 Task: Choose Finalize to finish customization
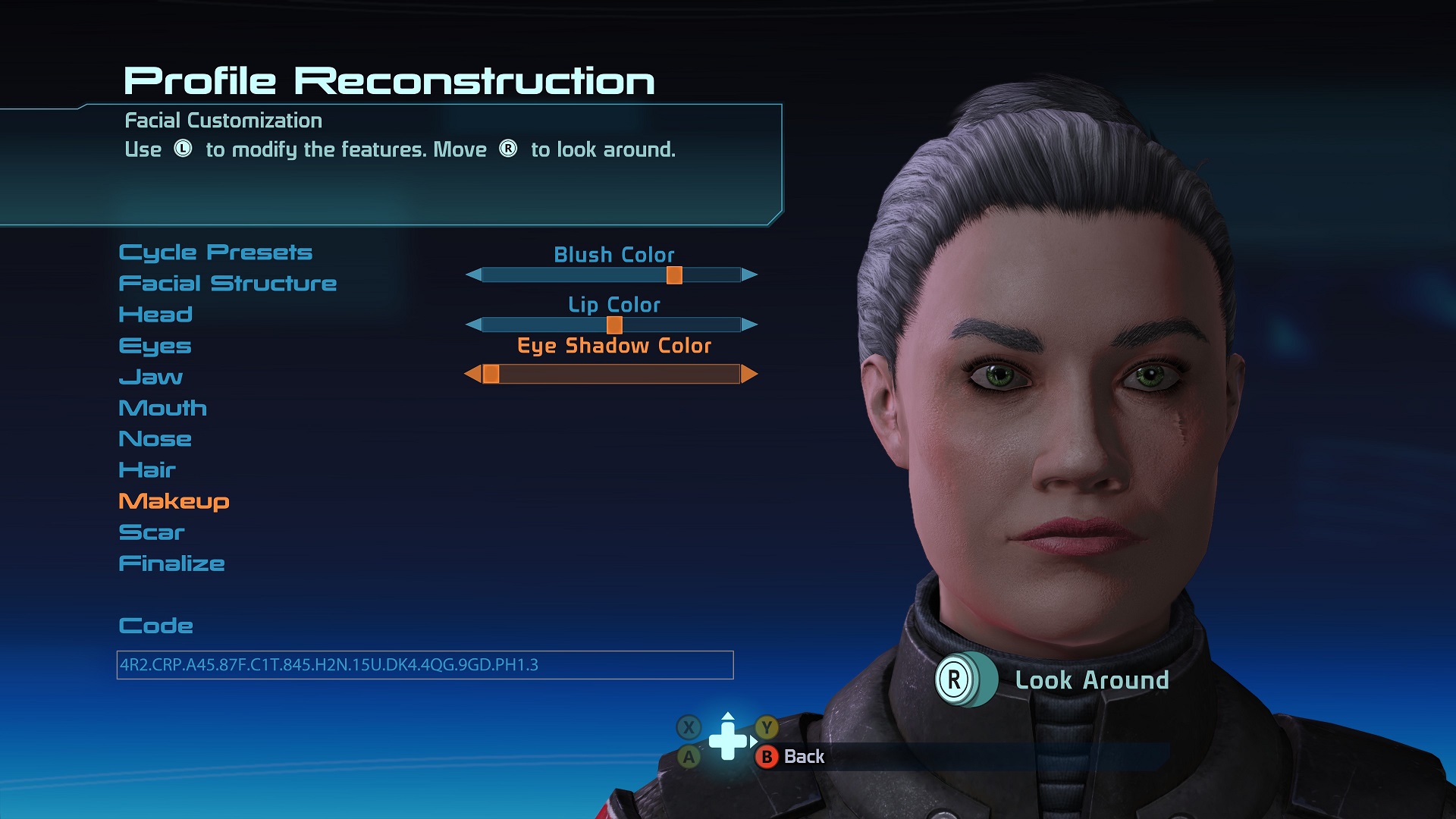pos(171,563)
